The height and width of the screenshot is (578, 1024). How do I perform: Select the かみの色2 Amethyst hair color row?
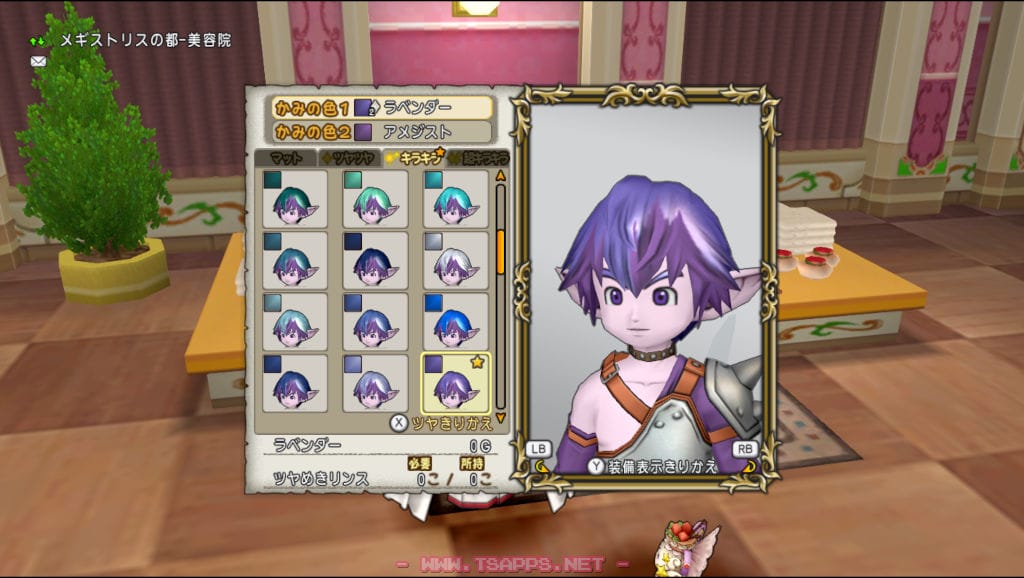pyautogui.click(x=380, y=131)
